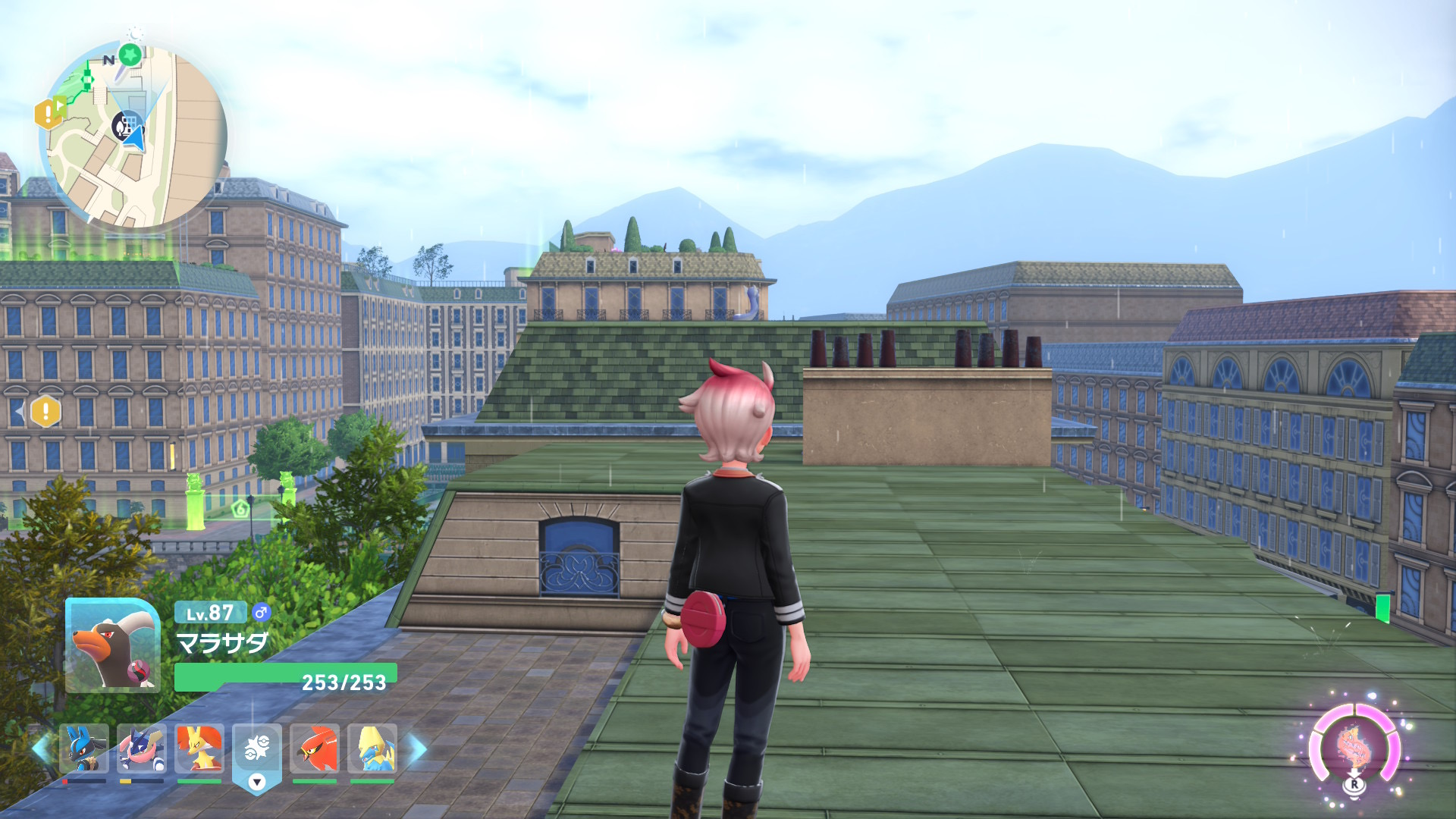Choose Lucario in the party bar
Screen dimensions: 1456x819
click(83, 749)
